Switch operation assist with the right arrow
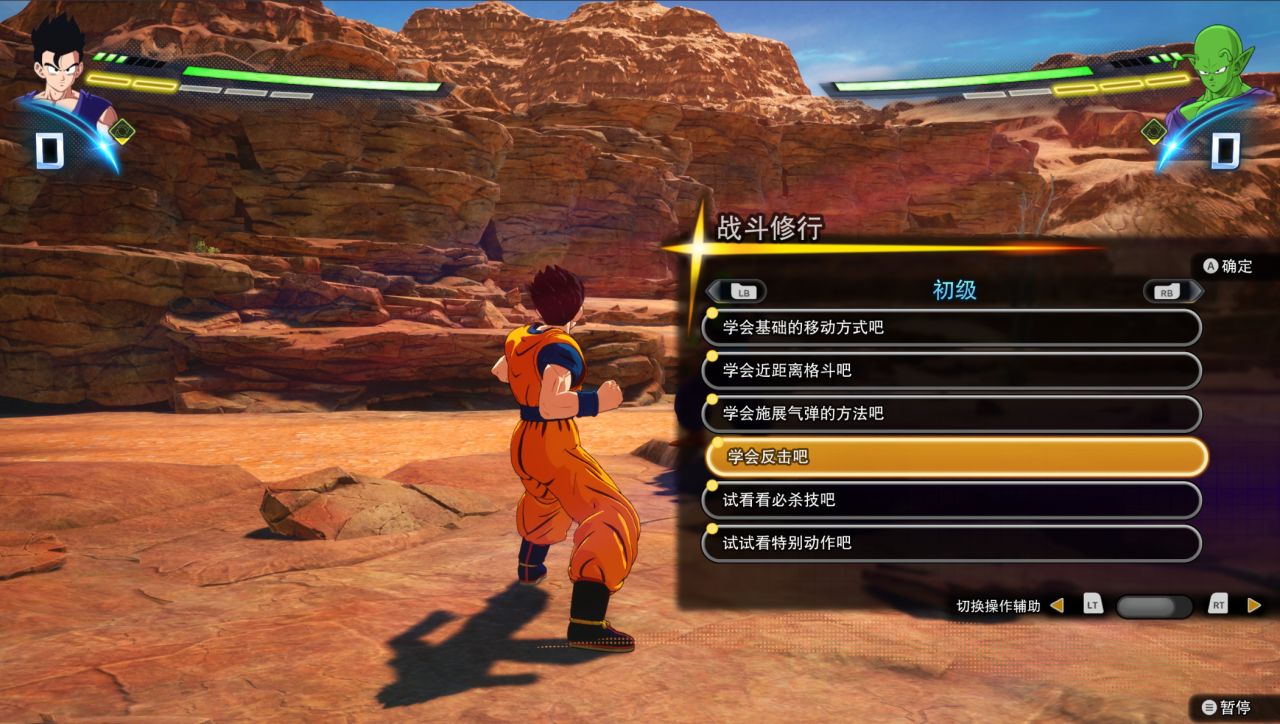The height and width of the screenshot is (724, 1280). [x=1254, y=605]
